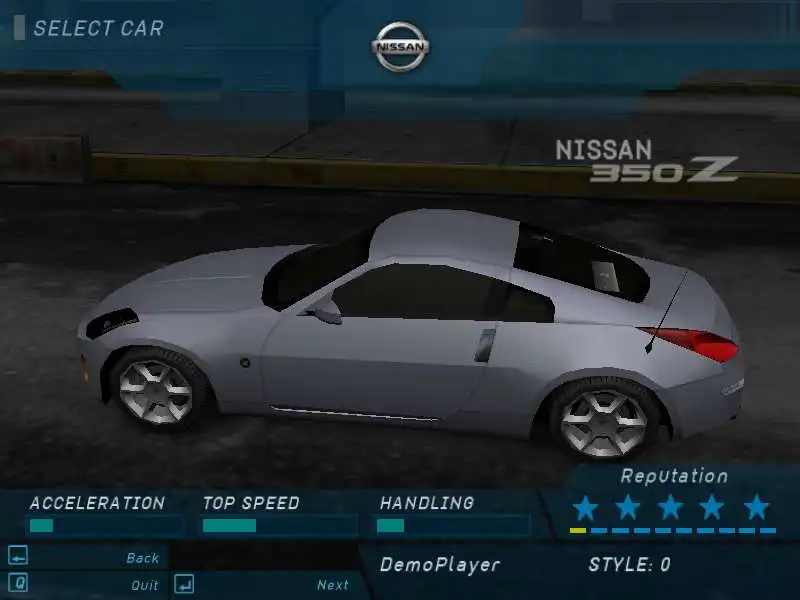Select Next to confirm the Nissan 350Z
Image resolution: width=800 pixels, height=600 pixels.
point(332,585)
